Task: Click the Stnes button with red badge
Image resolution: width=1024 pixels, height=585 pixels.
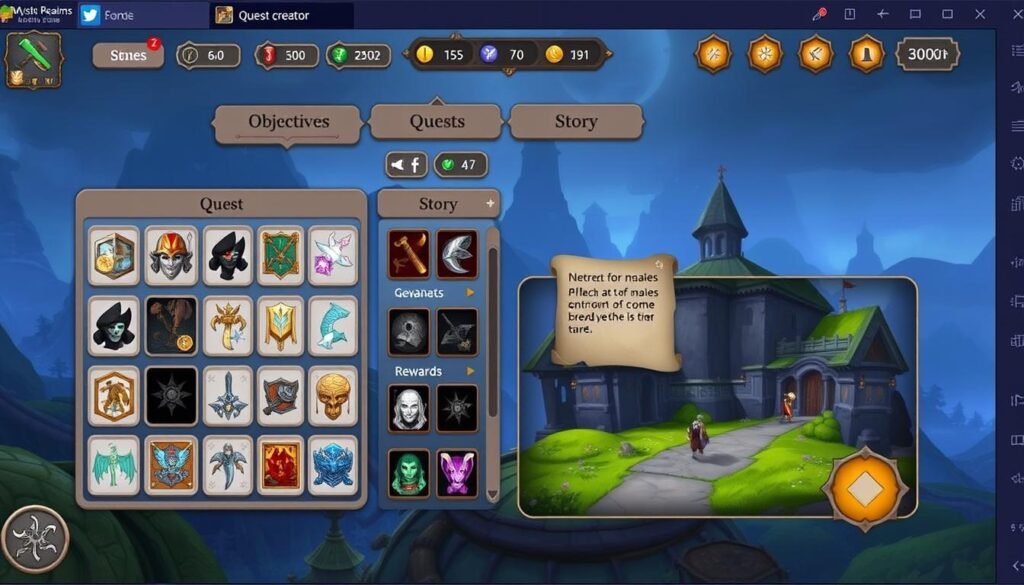Action: tap(128, 55)
